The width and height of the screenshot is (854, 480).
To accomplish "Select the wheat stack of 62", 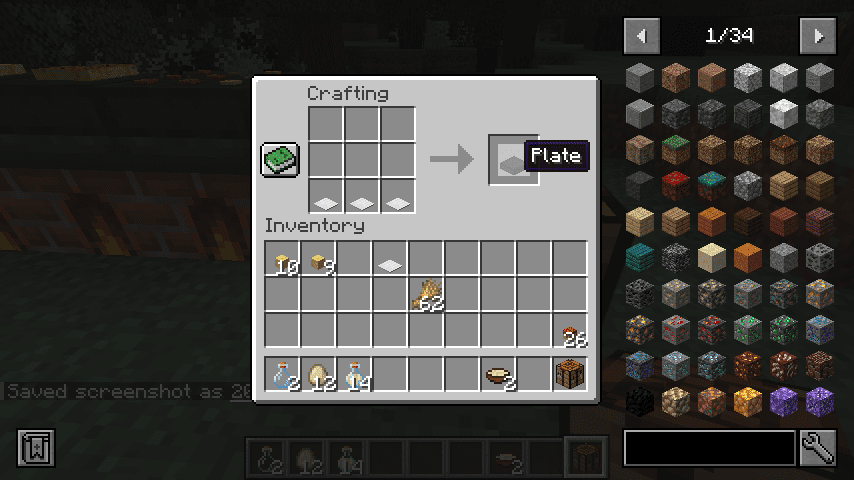I will (426, 294).
